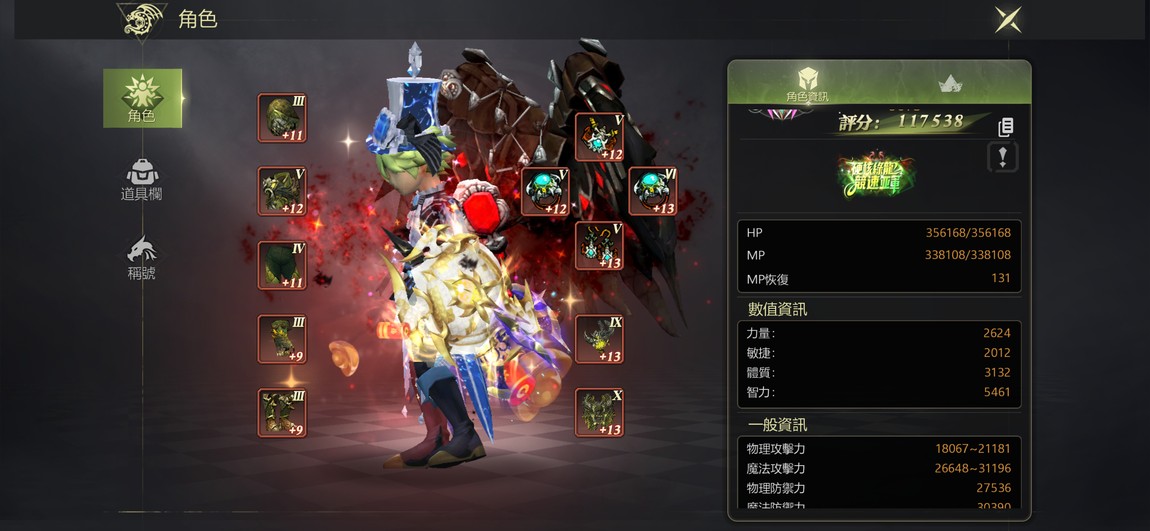Click the copy icon beside the score
This screenshot has width=1150, height=531.
tap(1006, 127)
